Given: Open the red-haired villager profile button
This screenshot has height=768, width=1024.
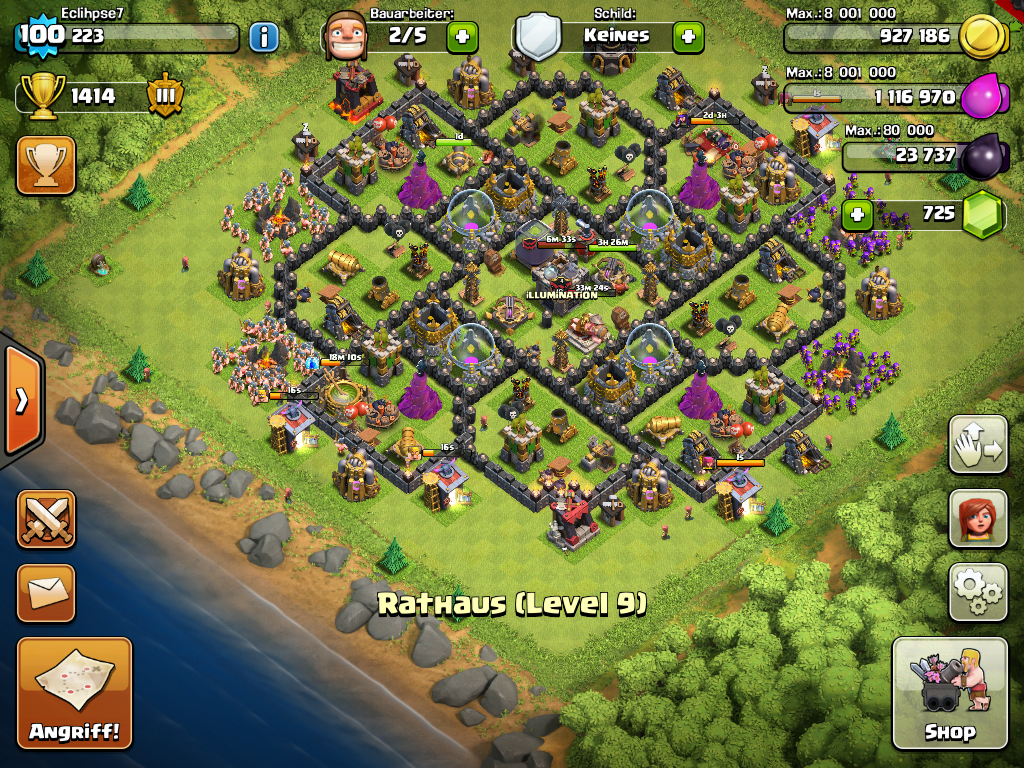Looking at the screenshot, I should click(977, 519).
